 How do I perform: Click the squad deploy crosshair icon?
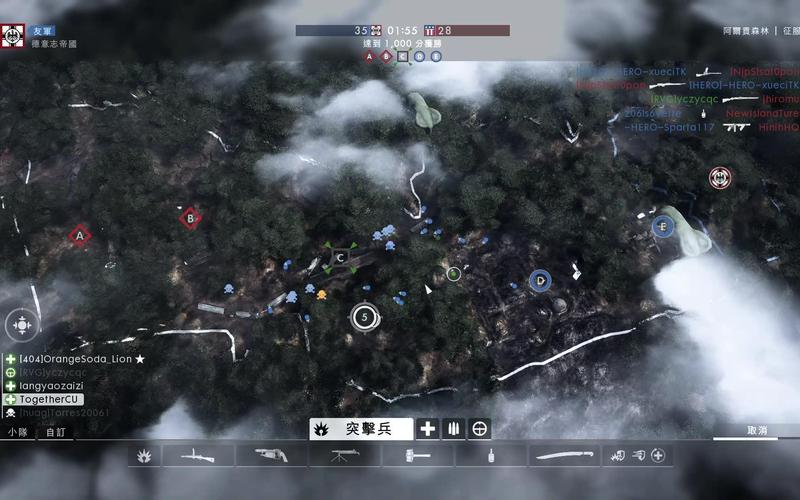click(22, 324)
